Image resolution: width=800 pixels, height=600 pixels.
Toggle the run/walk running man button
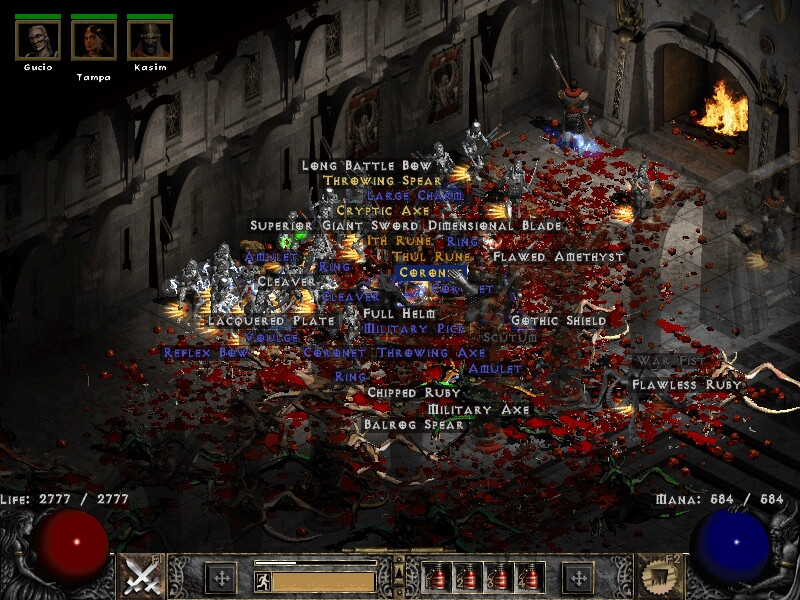tap(263, 581)
